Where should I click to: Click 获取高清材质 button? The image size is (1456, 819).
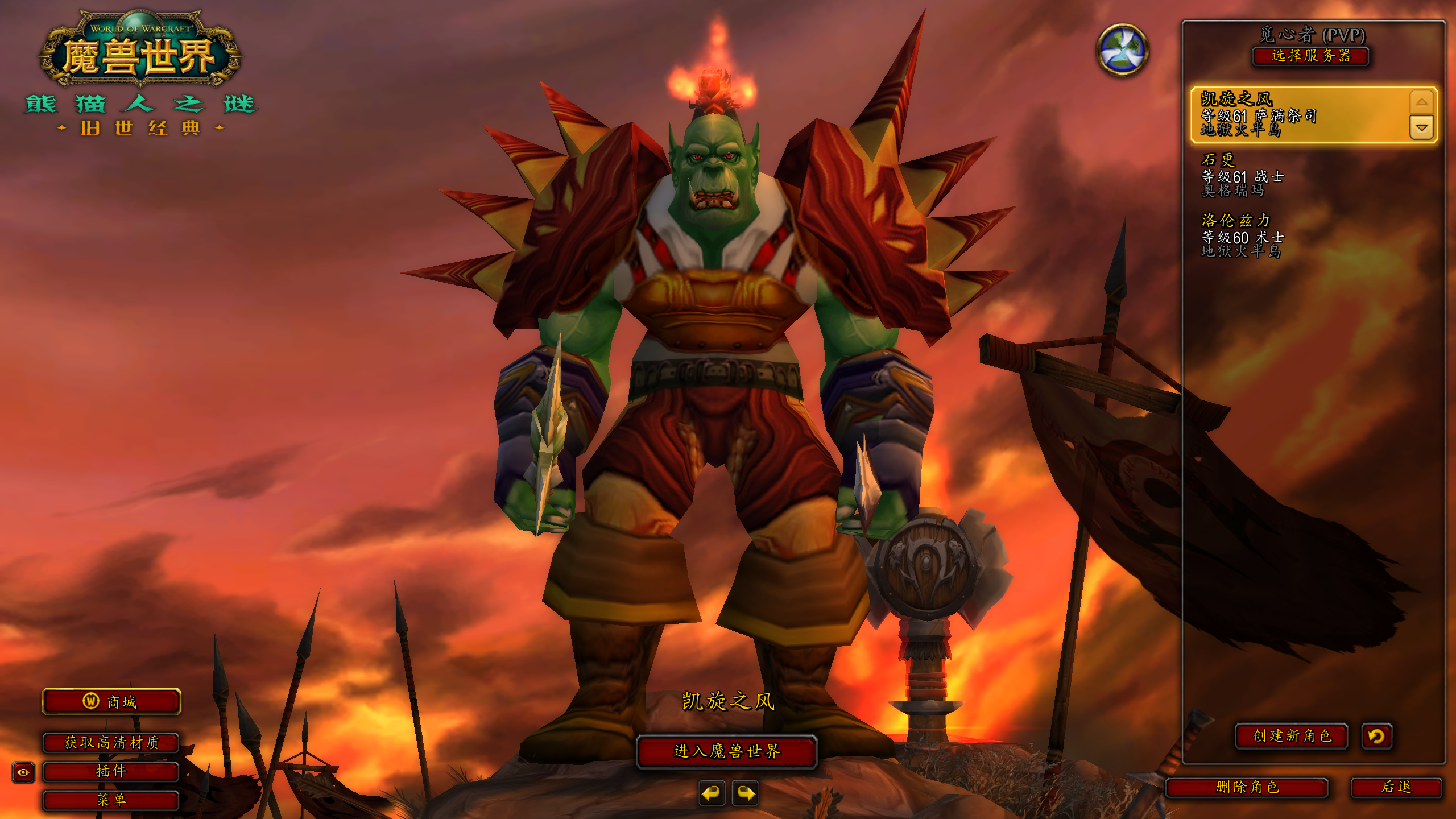point(111,742)
